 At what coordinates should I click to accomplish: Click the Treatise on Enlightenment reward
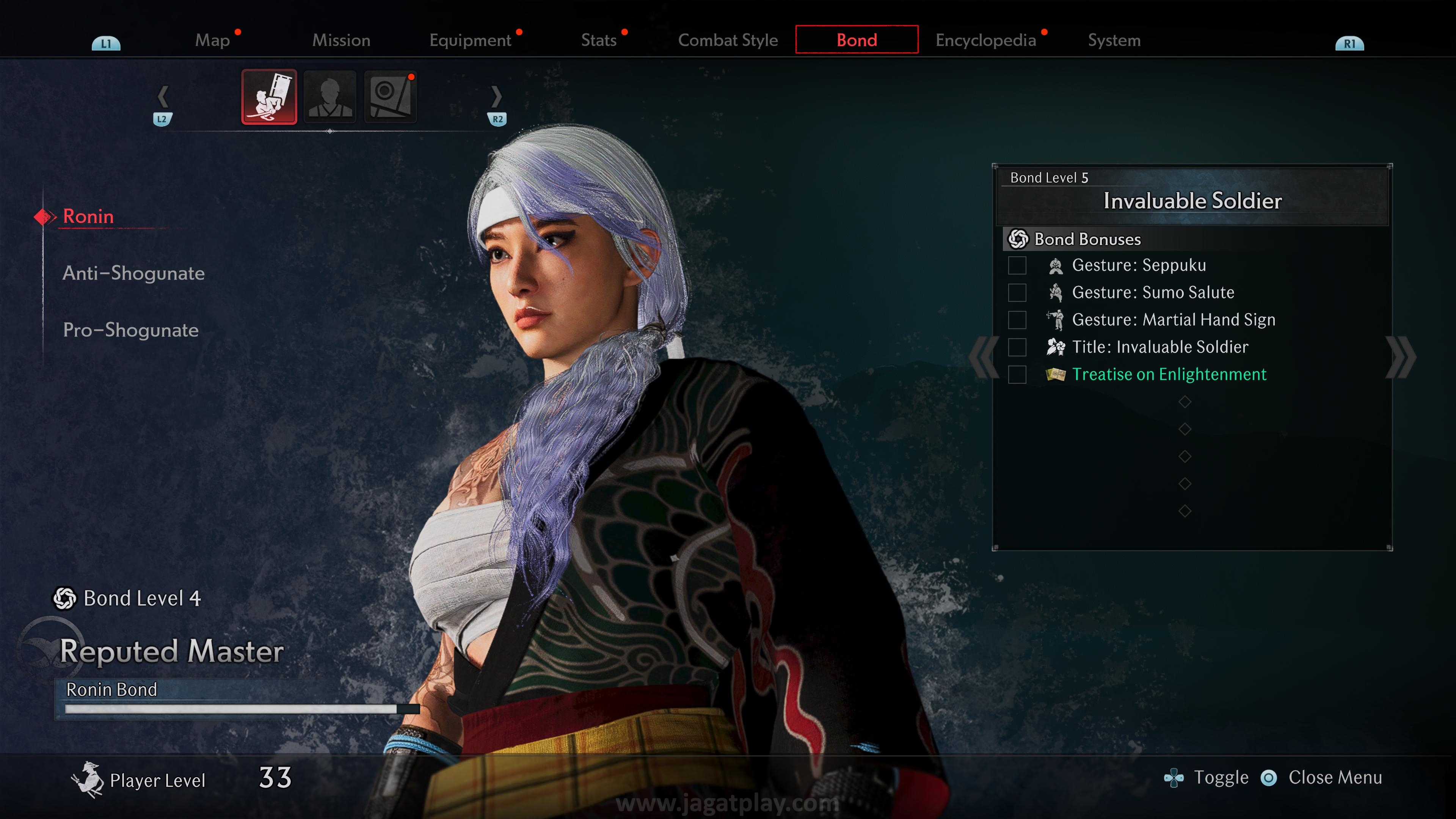(x=1169, y=374)
